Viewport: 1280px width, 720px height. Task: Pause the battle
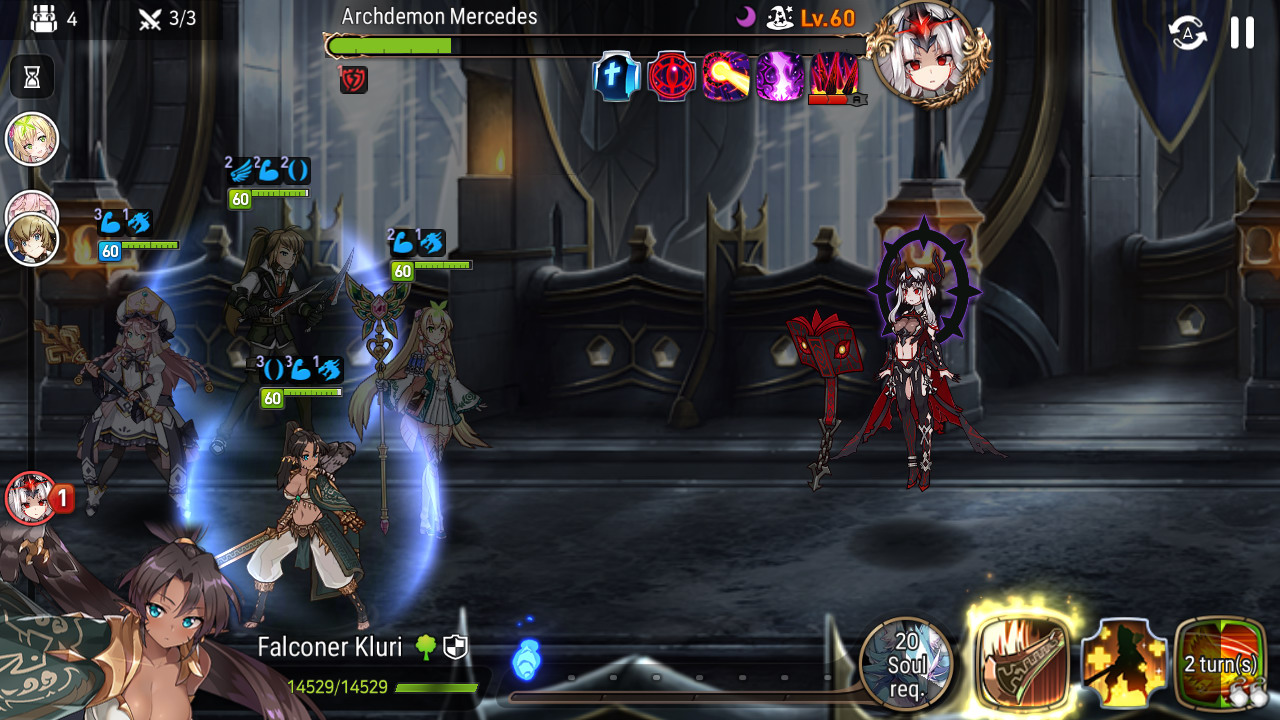tap(1242, 32)
